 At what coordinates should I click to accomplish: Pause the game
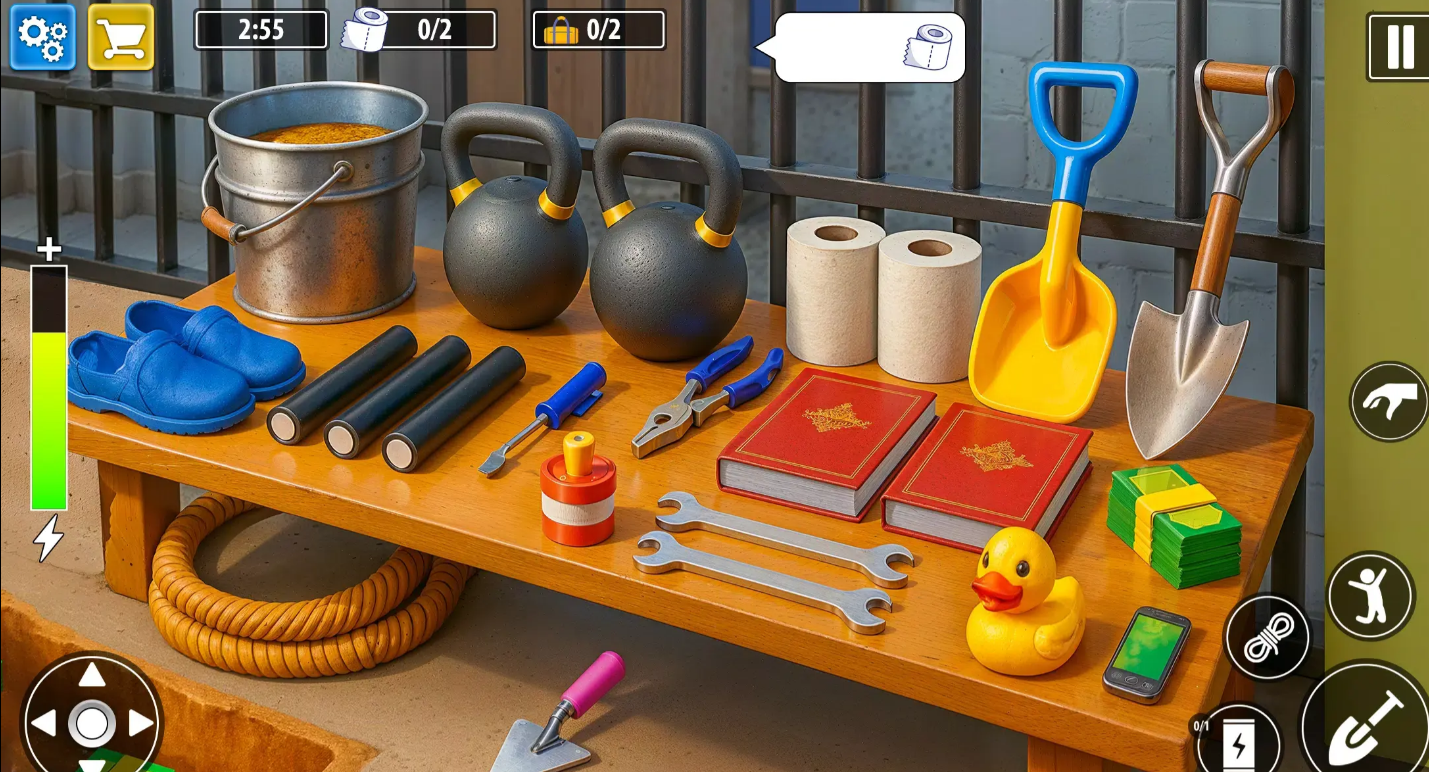tap(1399, 46)
